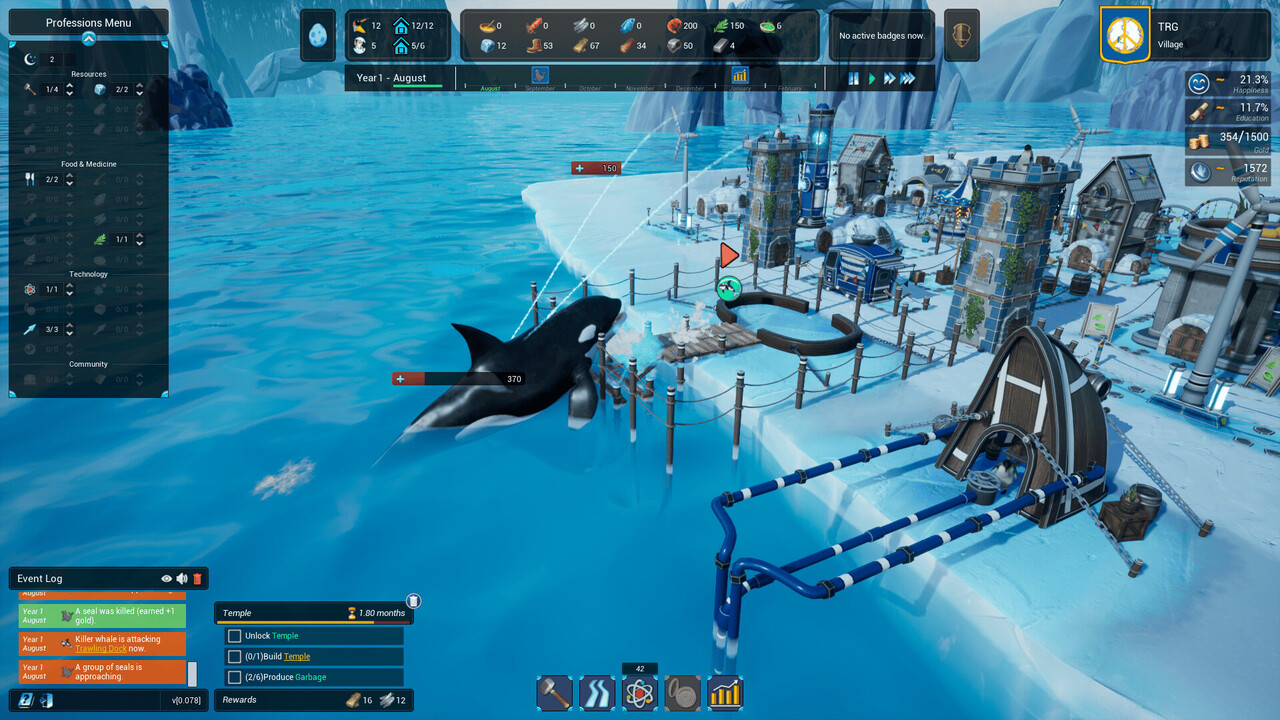
Task: Clear the Event Log with red trash icon
Action: pyautogui.click(x=197, y=578)
